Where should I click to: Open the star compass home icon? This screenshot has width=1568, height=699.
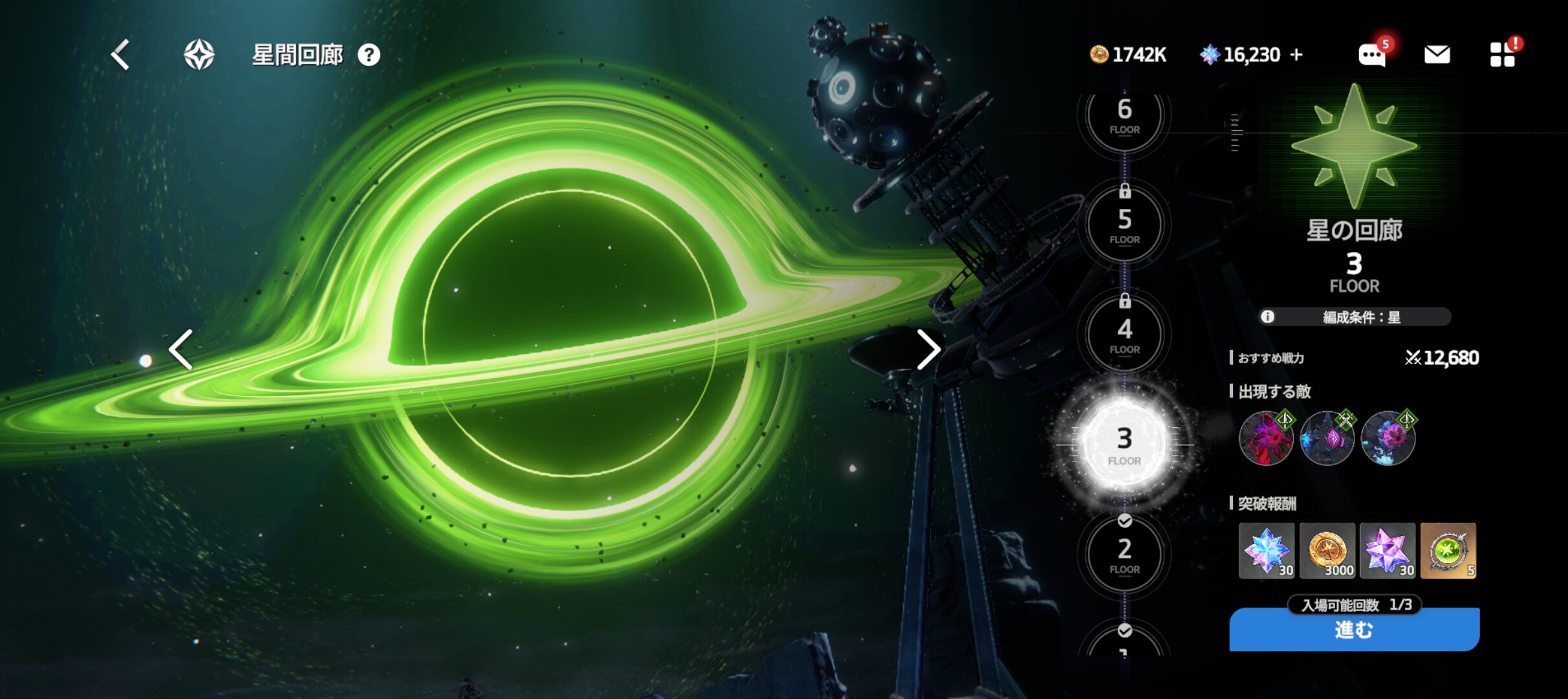[199, 54]
